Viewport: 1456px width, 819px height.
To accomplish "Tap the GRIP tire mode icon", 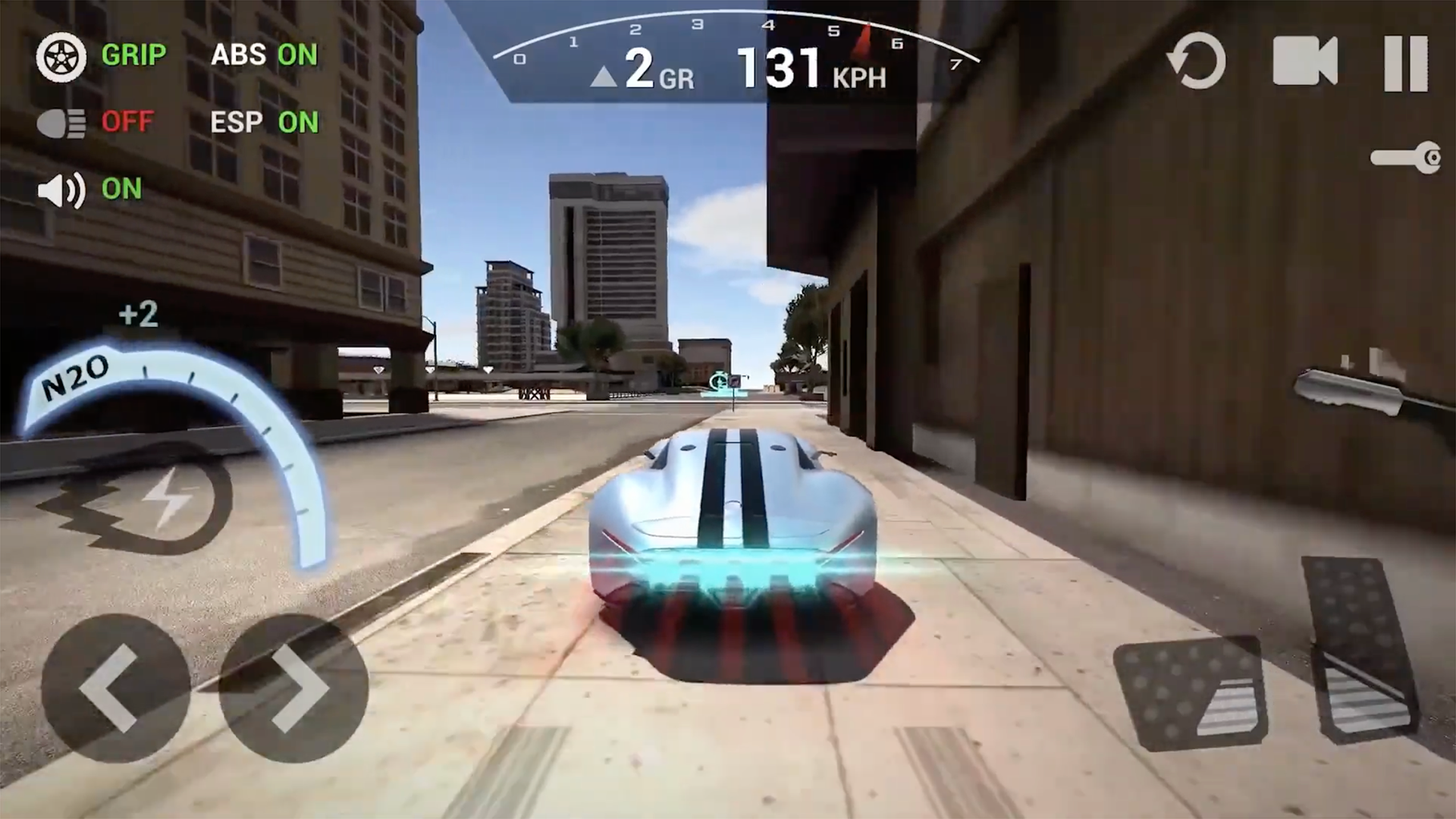I will coord(61,57).
